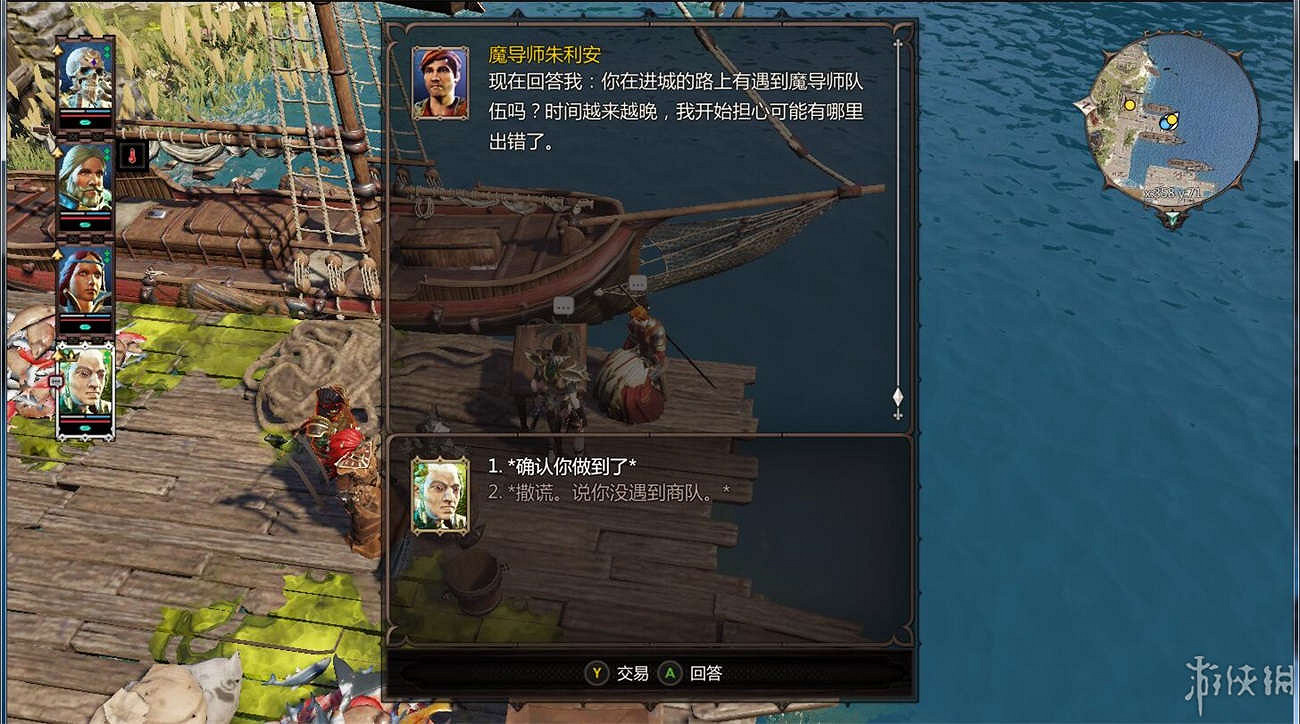
Task: Click the diamond handle on the dialogue scrollbar
Action: [x=897, y=397]
